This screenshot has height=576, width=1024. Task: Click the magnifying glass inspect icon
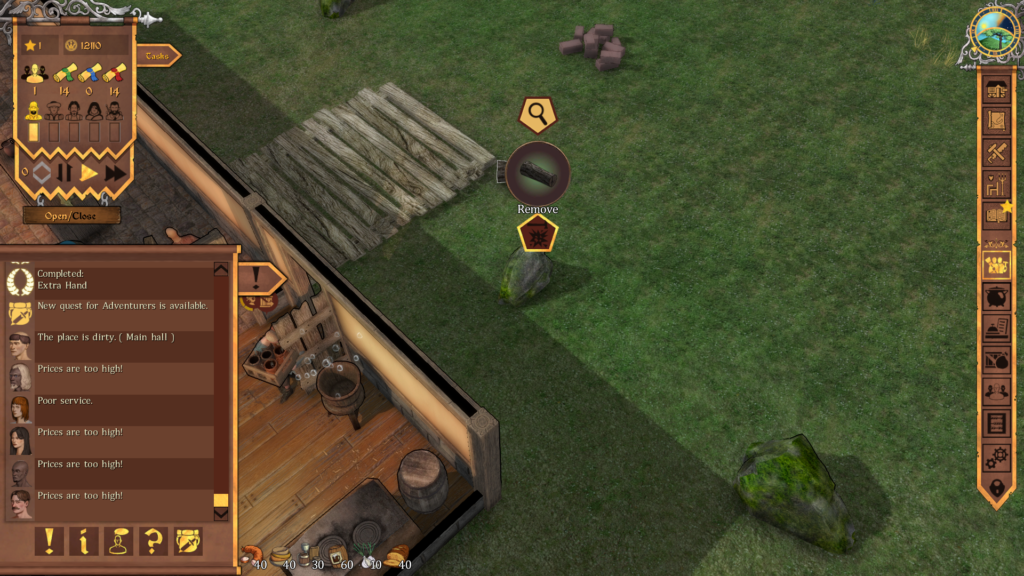click(538, 115)
